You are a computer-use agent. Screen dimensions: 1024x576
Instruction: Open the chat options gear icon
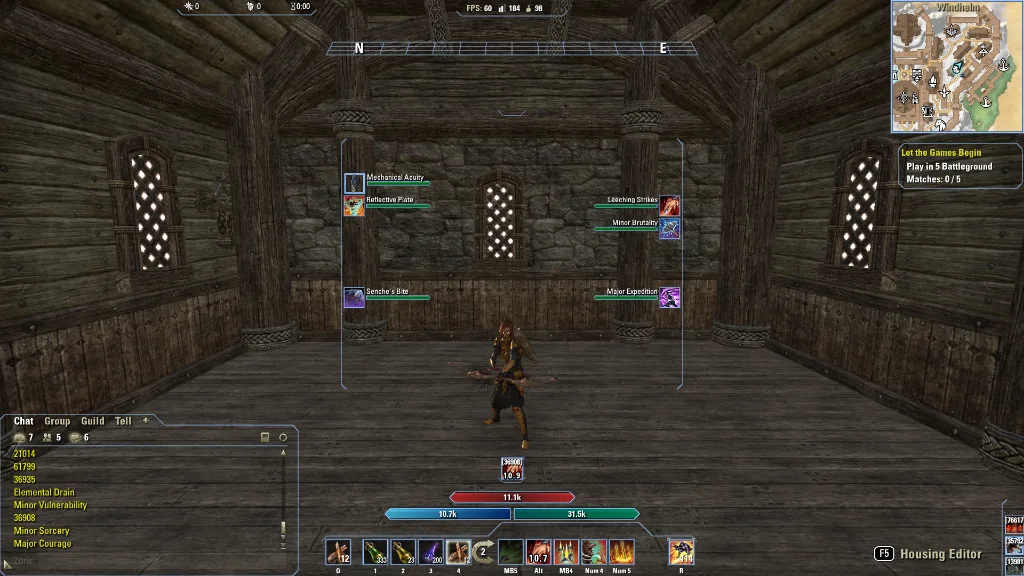tap(283, 437)
